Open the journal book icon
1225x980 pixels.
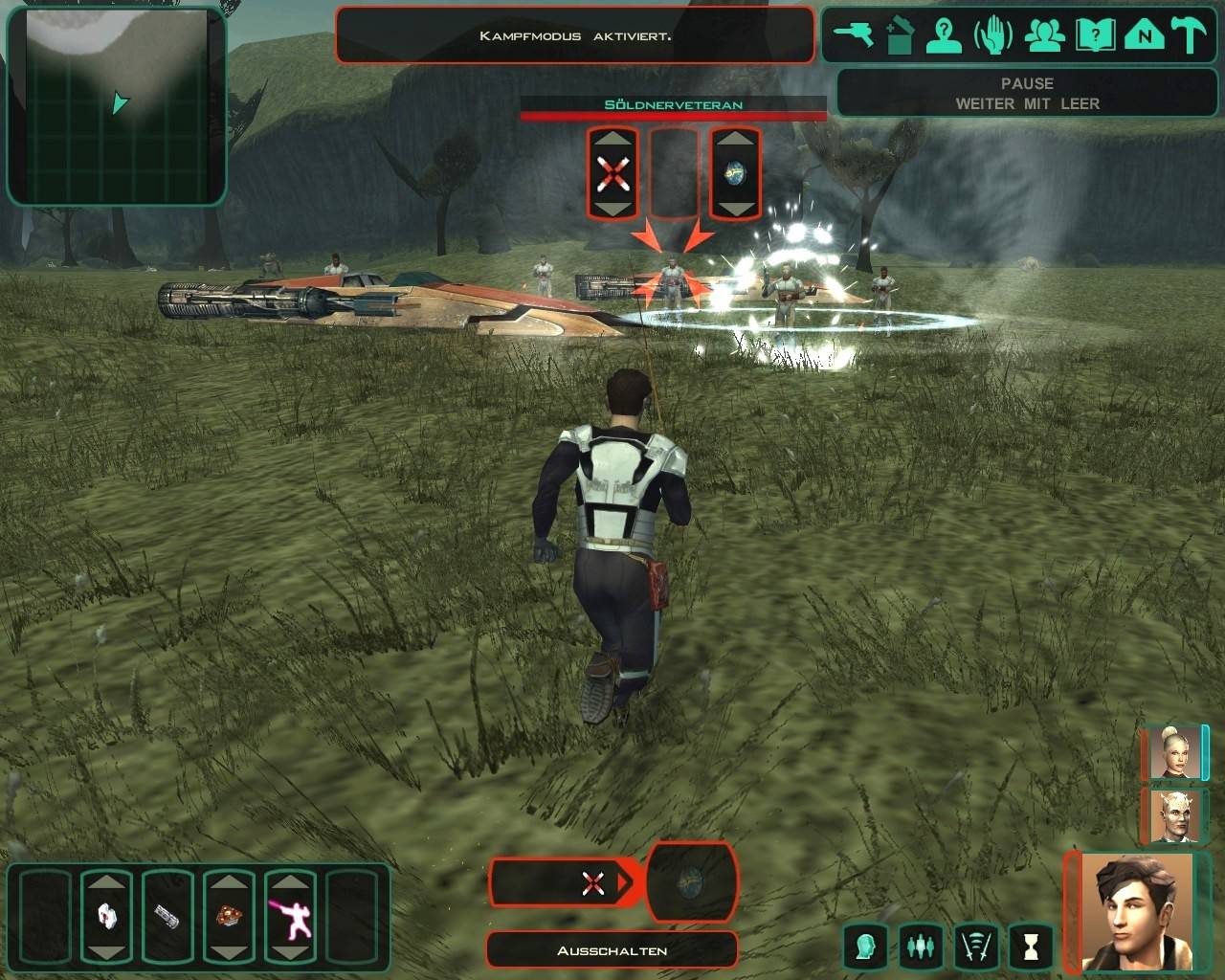(x=1095, y=36)
